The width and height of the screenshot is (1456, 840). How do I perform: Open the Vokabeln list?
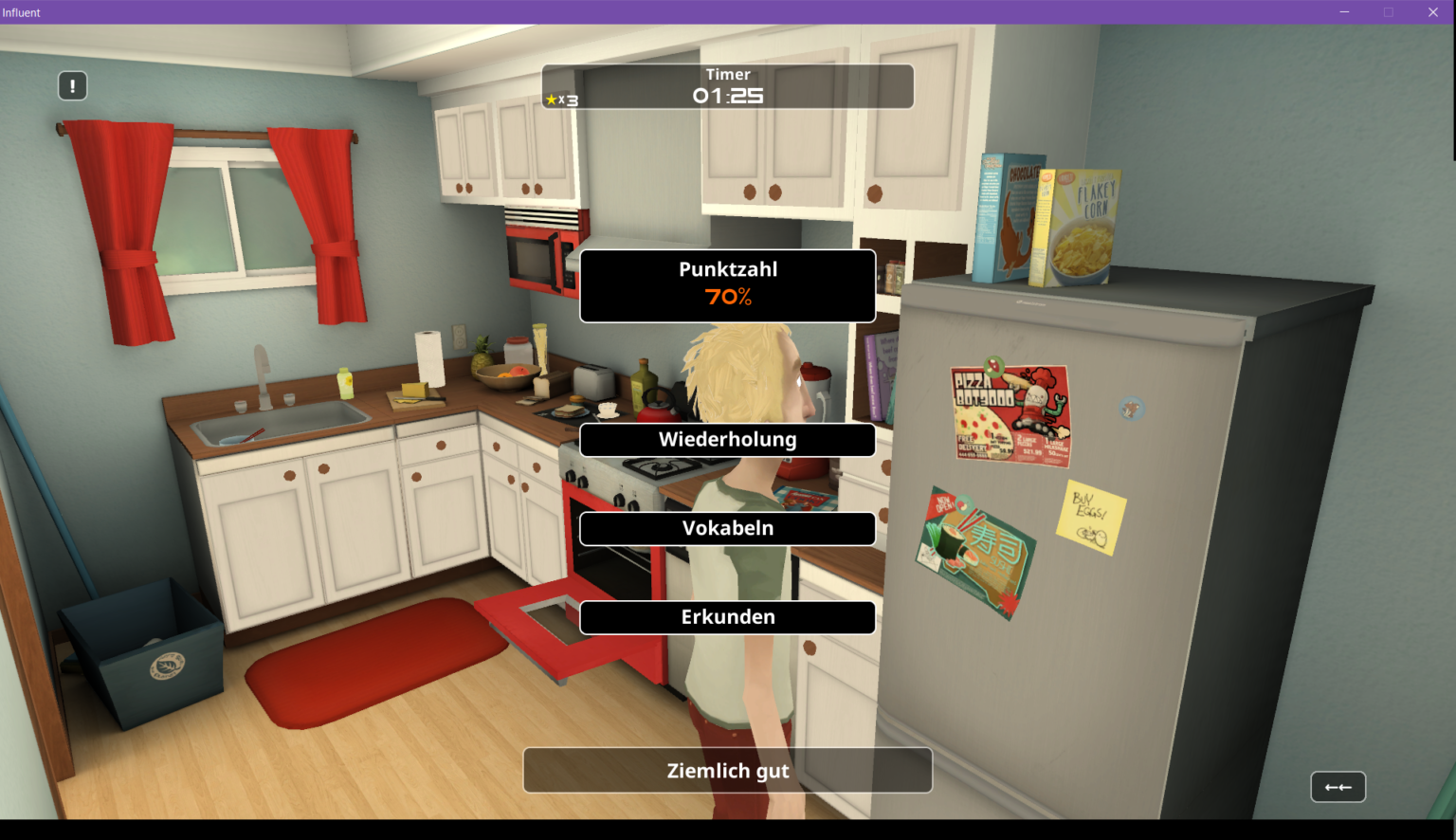point(727,529)
